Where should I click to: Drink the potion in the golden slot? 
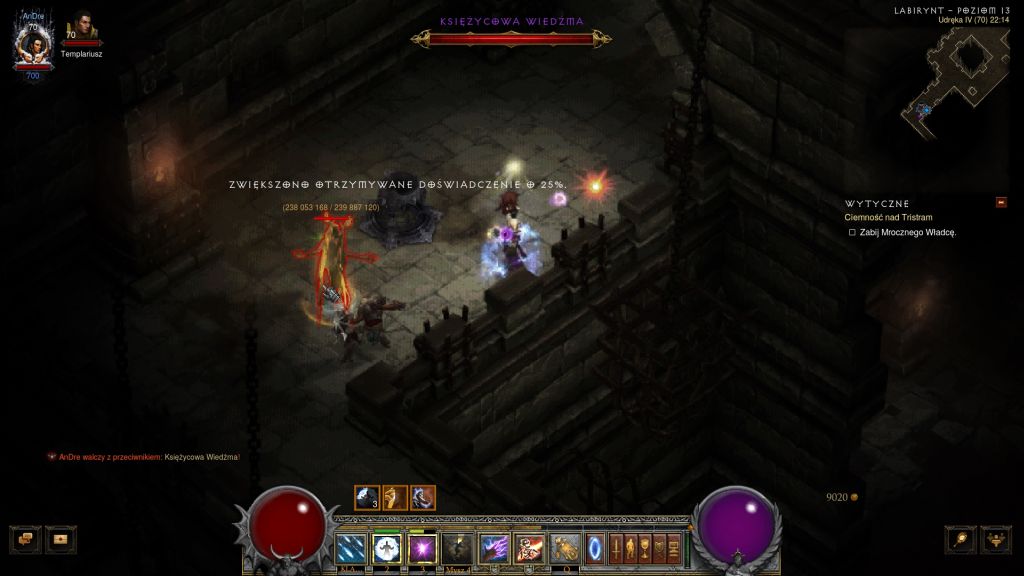565,548
